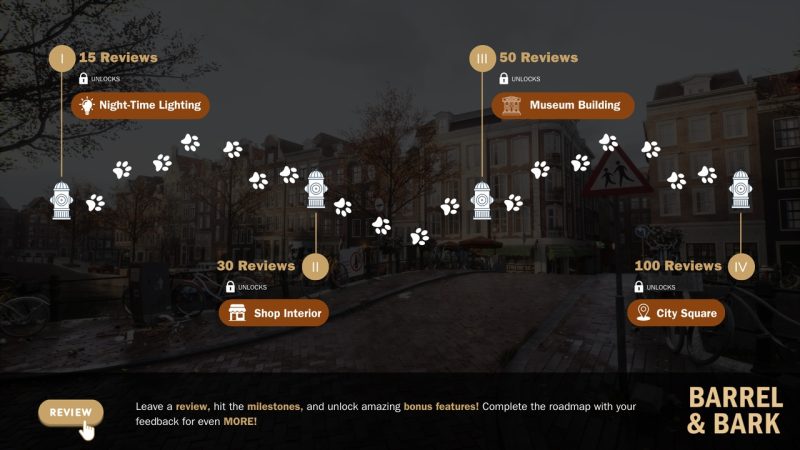This screenshot has height=450, width=800.
Task: Click the milestone III circle marker
Action: click(x=482, y=59)
